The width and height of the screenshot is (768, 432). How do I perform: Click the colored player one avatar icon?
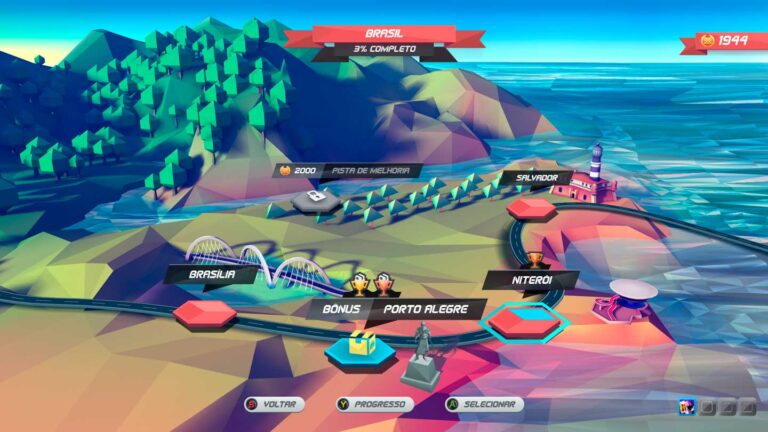pos(687,406)
